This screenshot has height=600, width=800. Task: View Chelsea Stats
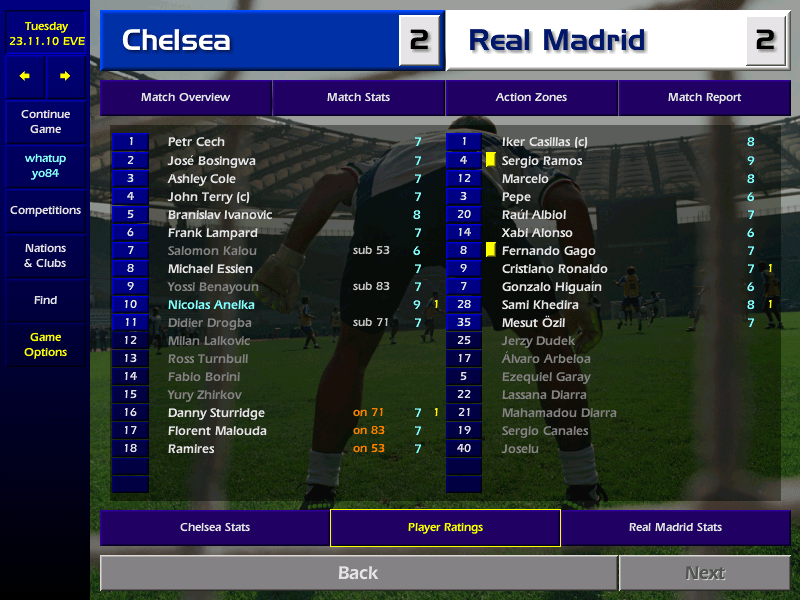215,527
